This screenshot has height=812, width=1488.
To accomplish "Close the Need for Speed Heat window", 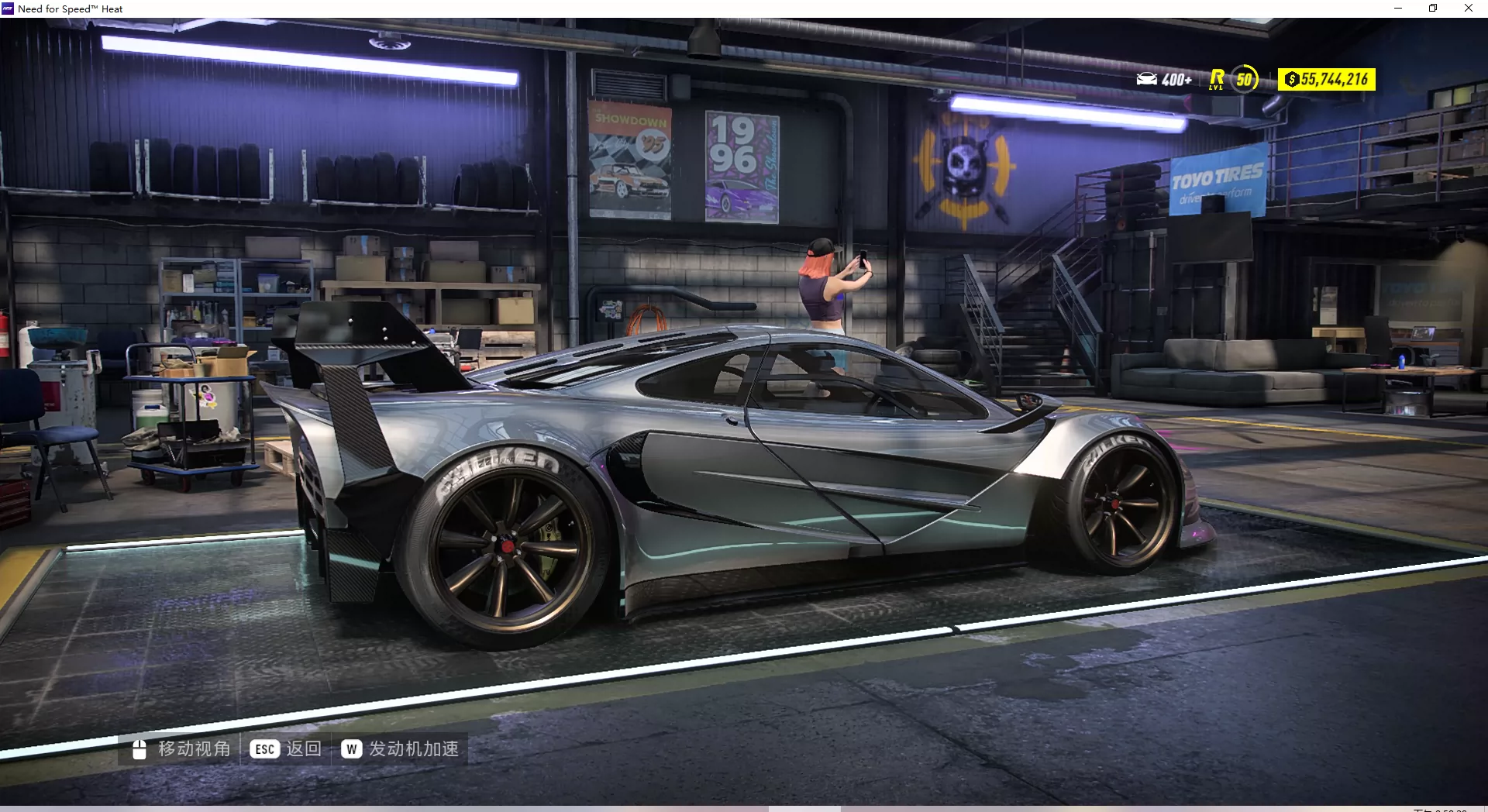I will (x=1468, y=9).
